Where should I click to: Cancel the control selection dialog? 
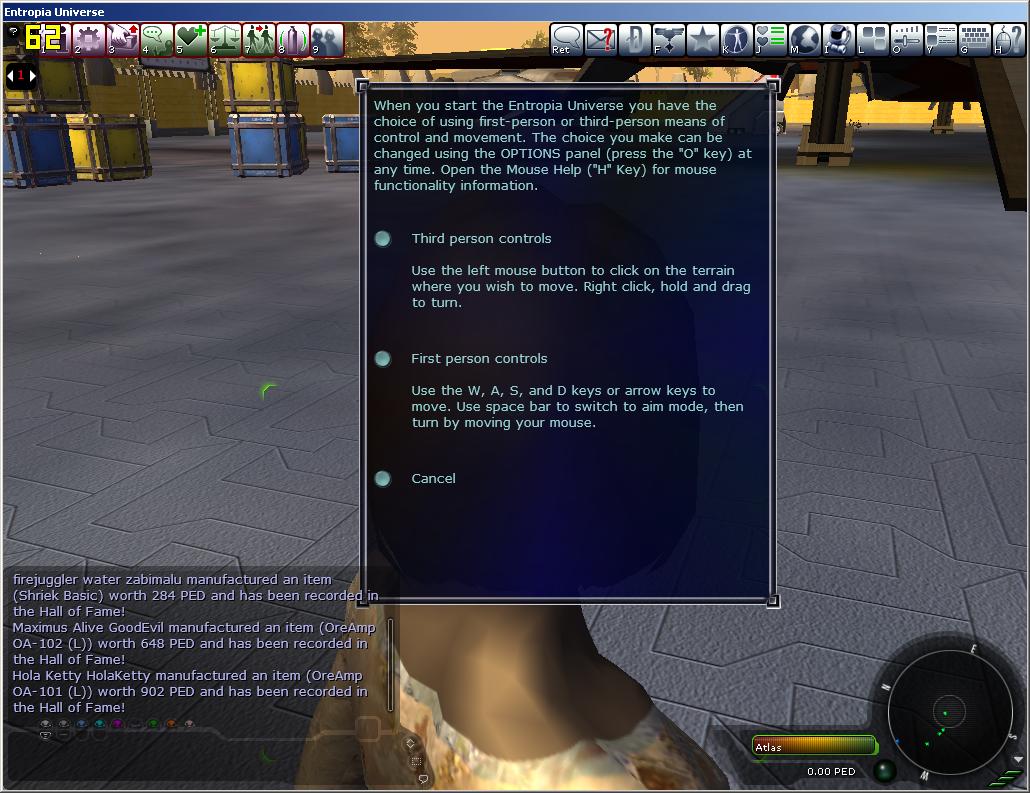pyautogui.click(x=383, y=479)
